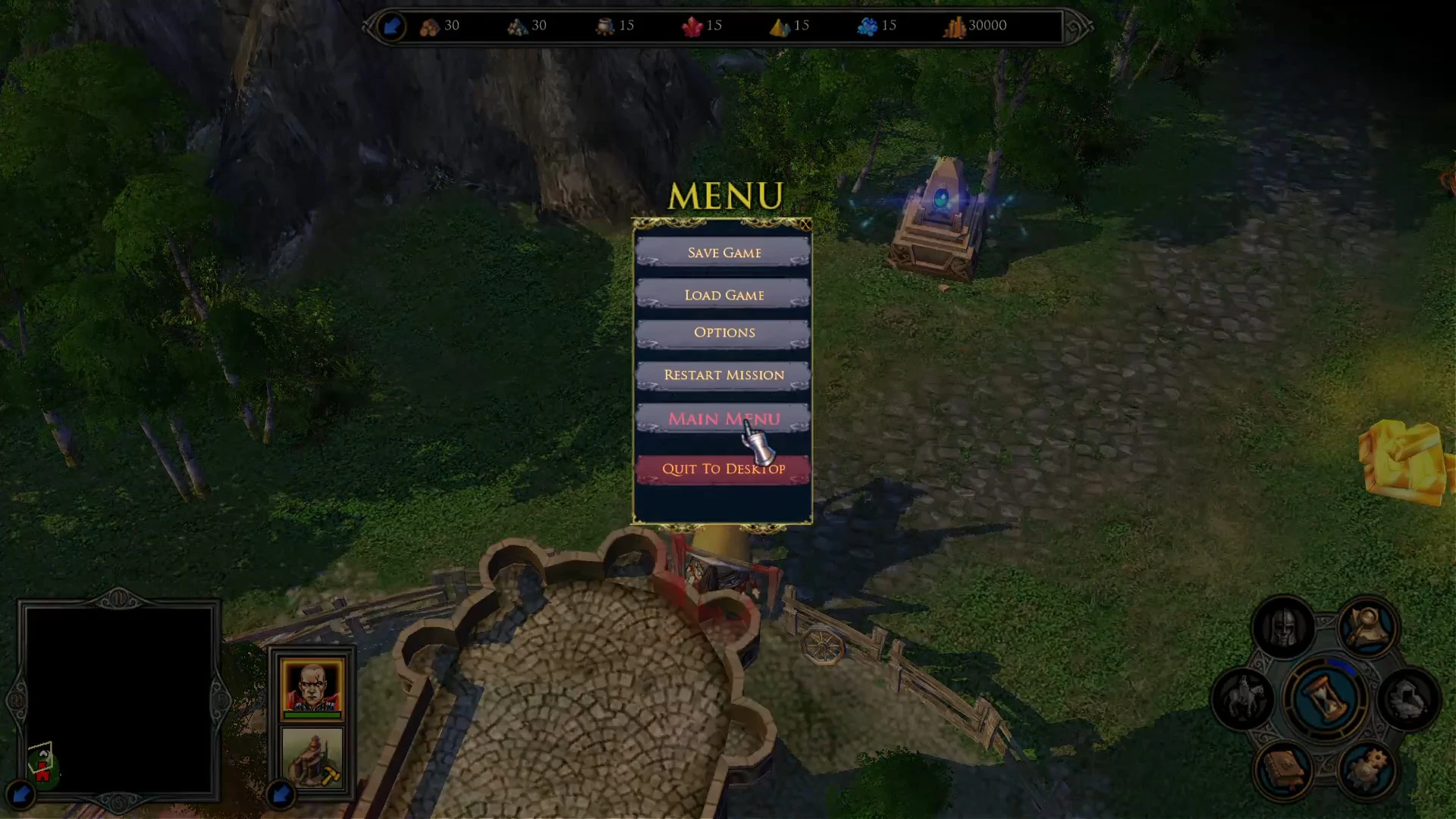Click the green health bar under the hero portrait

(x=311, y=716)
